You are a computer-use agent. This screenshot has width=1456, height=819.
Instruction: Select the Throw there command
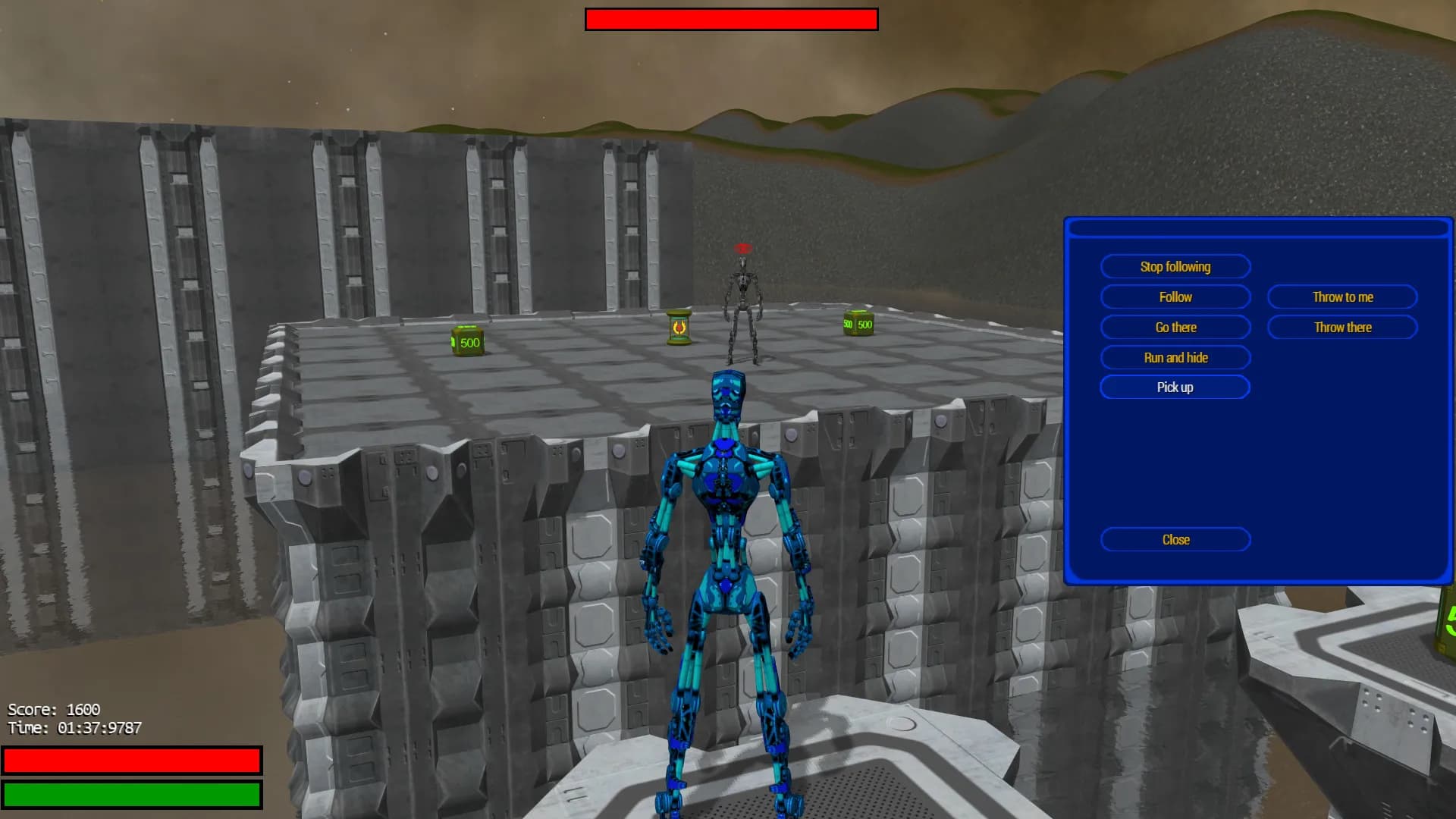(1341, 327)
